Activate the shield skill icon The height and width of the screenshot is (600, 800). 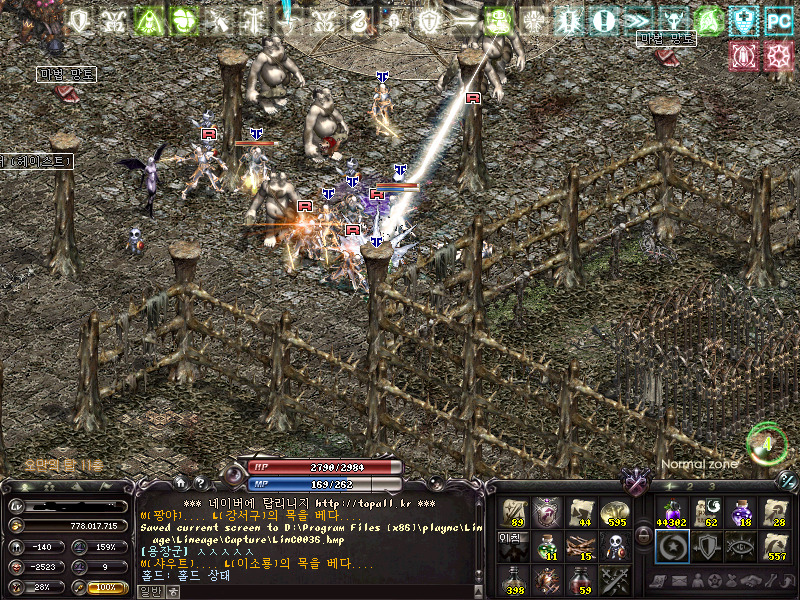(x=705, y=546)
